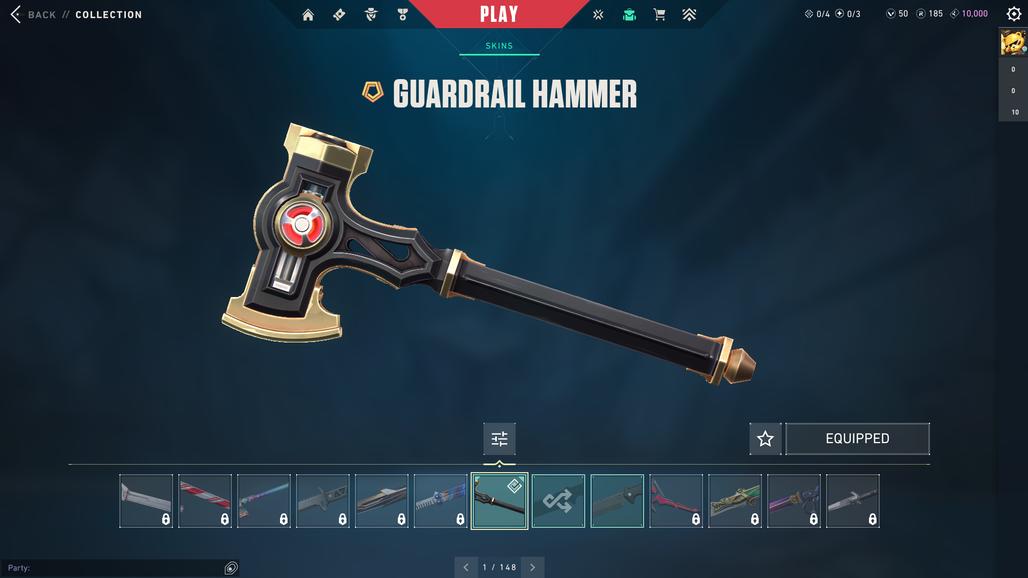1028x578 pixels.
Task: Open the Battlepass chevrons icon
Action: [x=689, y=15]
